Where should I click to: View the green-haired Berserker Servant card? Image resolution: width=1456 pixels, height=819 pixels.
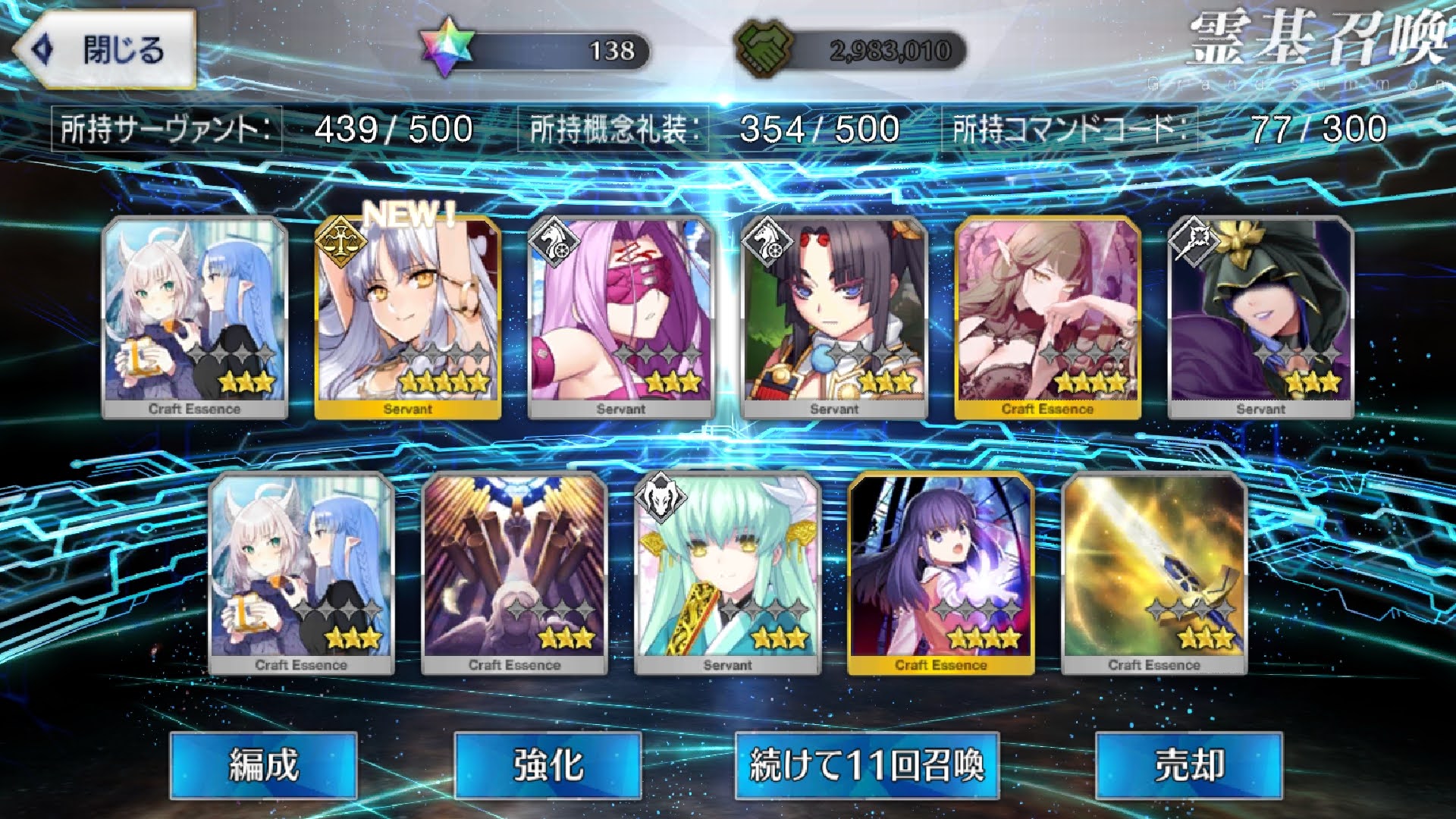727,573
